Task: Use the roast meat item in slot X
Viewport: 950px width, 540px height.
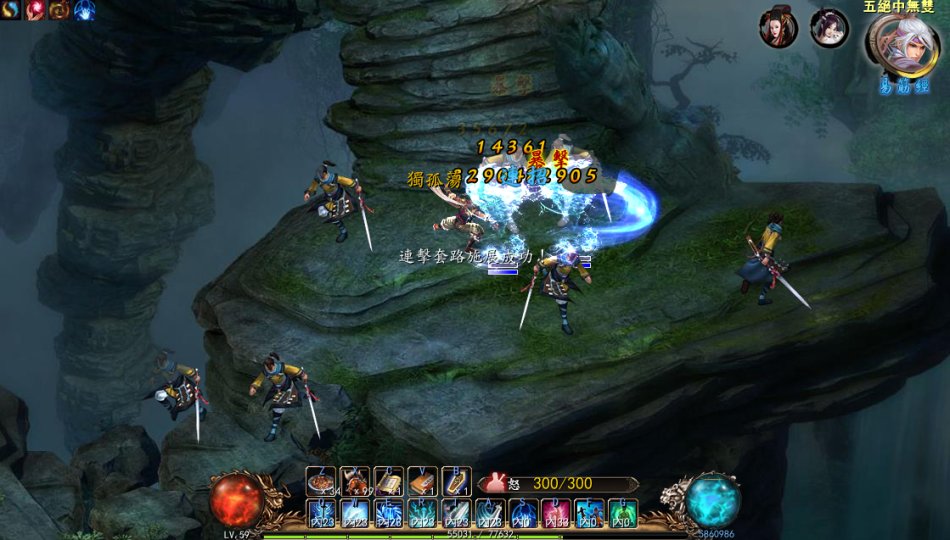Action: coord(355,482)
